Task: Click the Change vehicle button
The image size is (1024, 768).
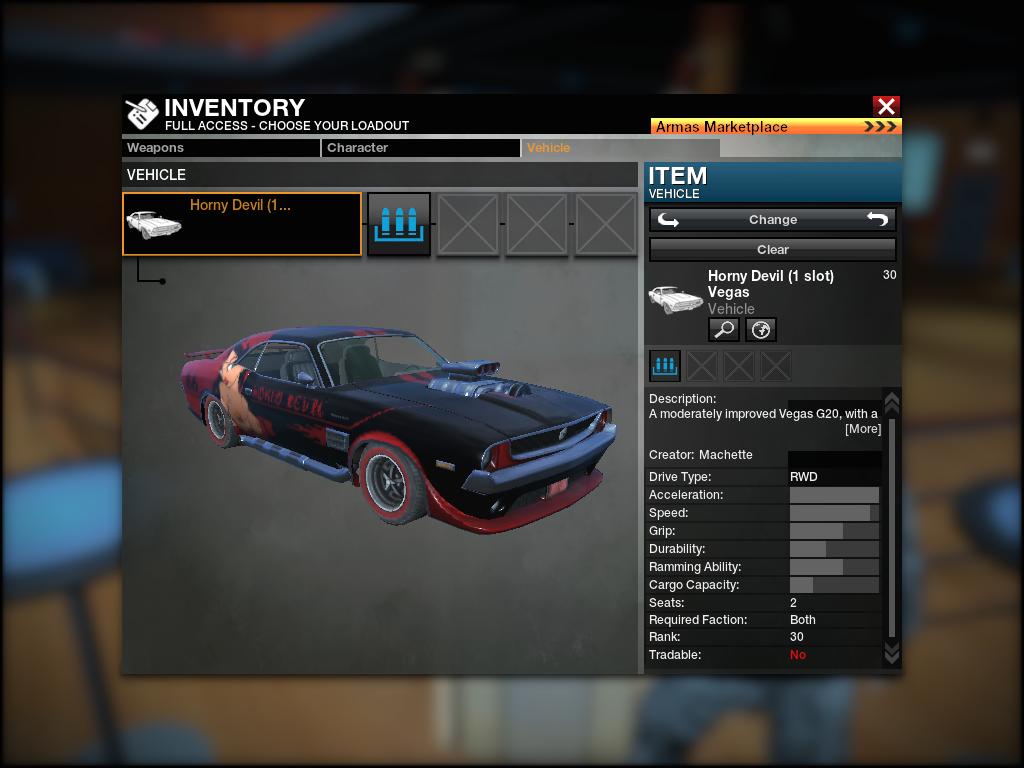Action: [772, 220]
